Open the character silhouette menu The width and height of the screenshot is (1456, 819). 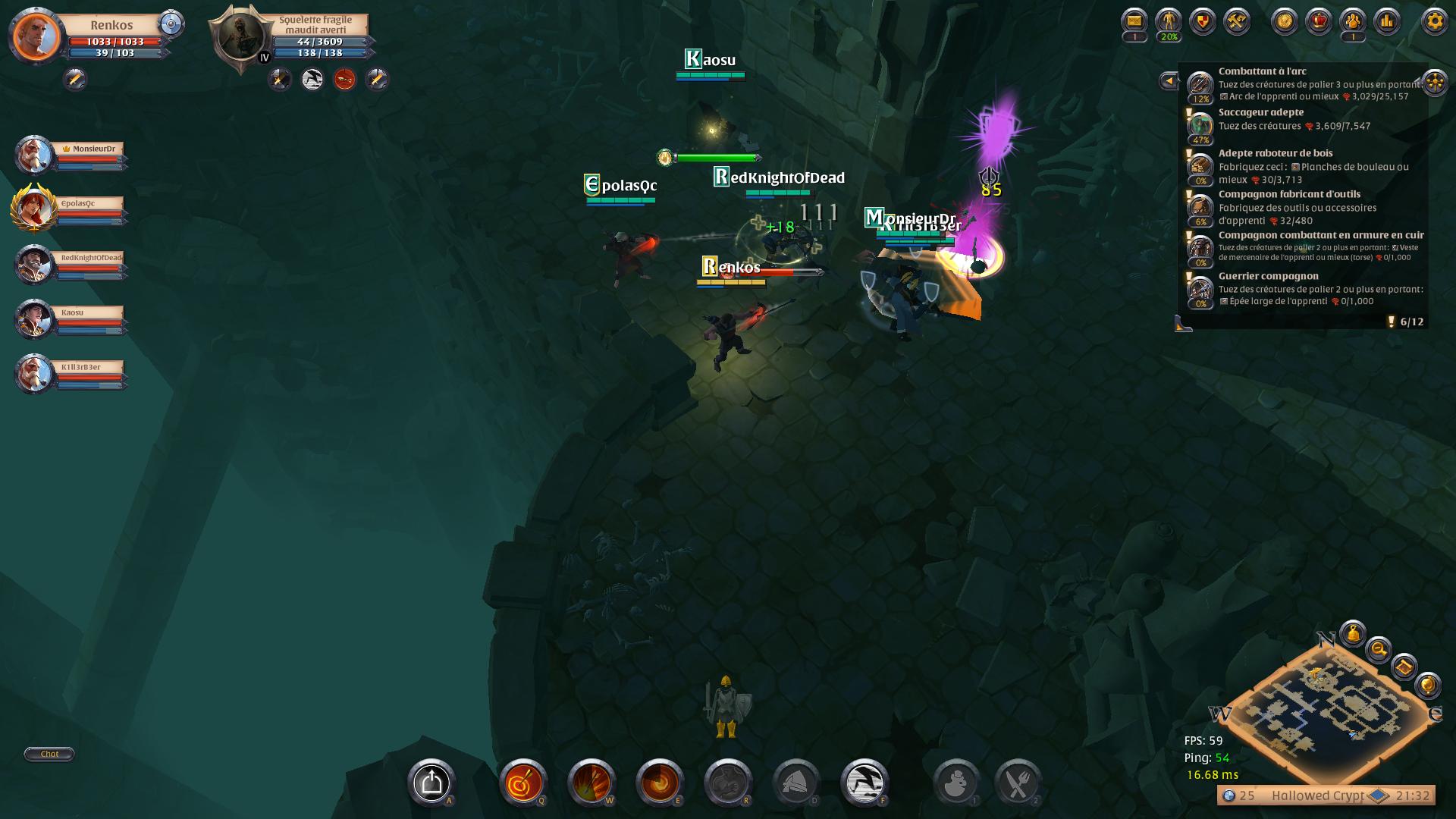[1169, 21]
